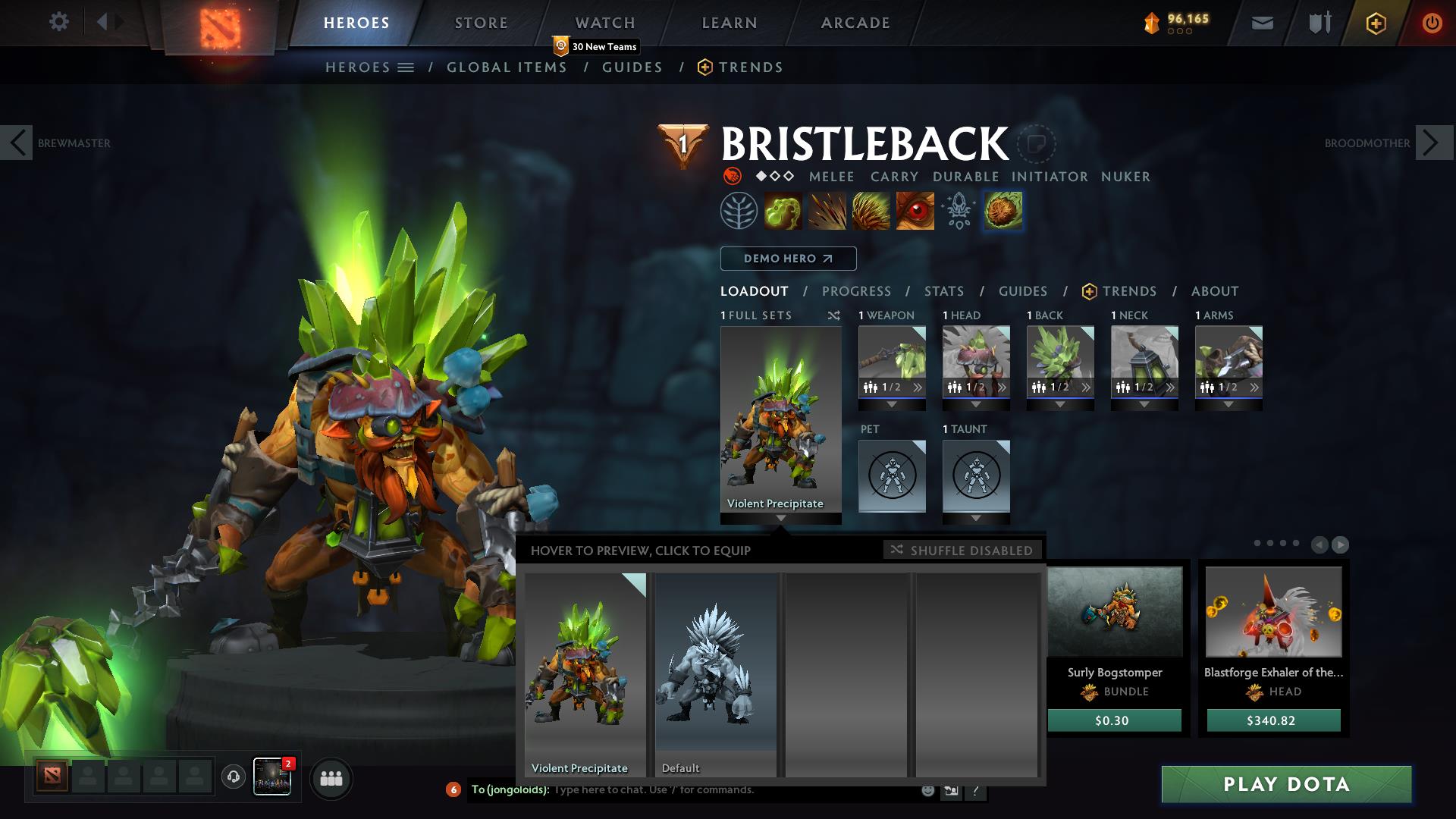1456x819 pixels.
Task: Show the hero Stats tab
Action: coord(944,291)
